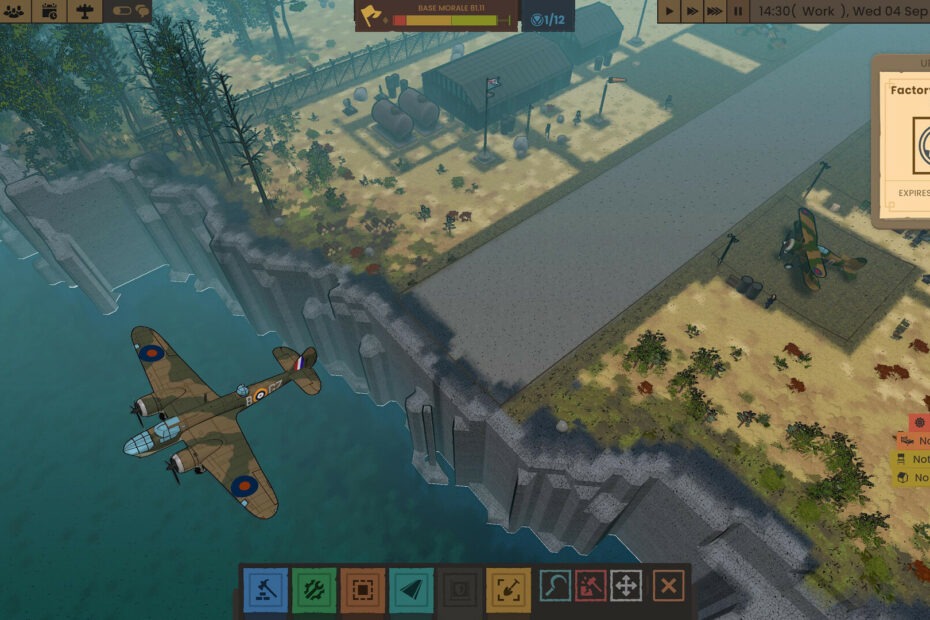
Task: Open the blue hammer-and-bricks build tool
Action: click(x=265, y=589)
